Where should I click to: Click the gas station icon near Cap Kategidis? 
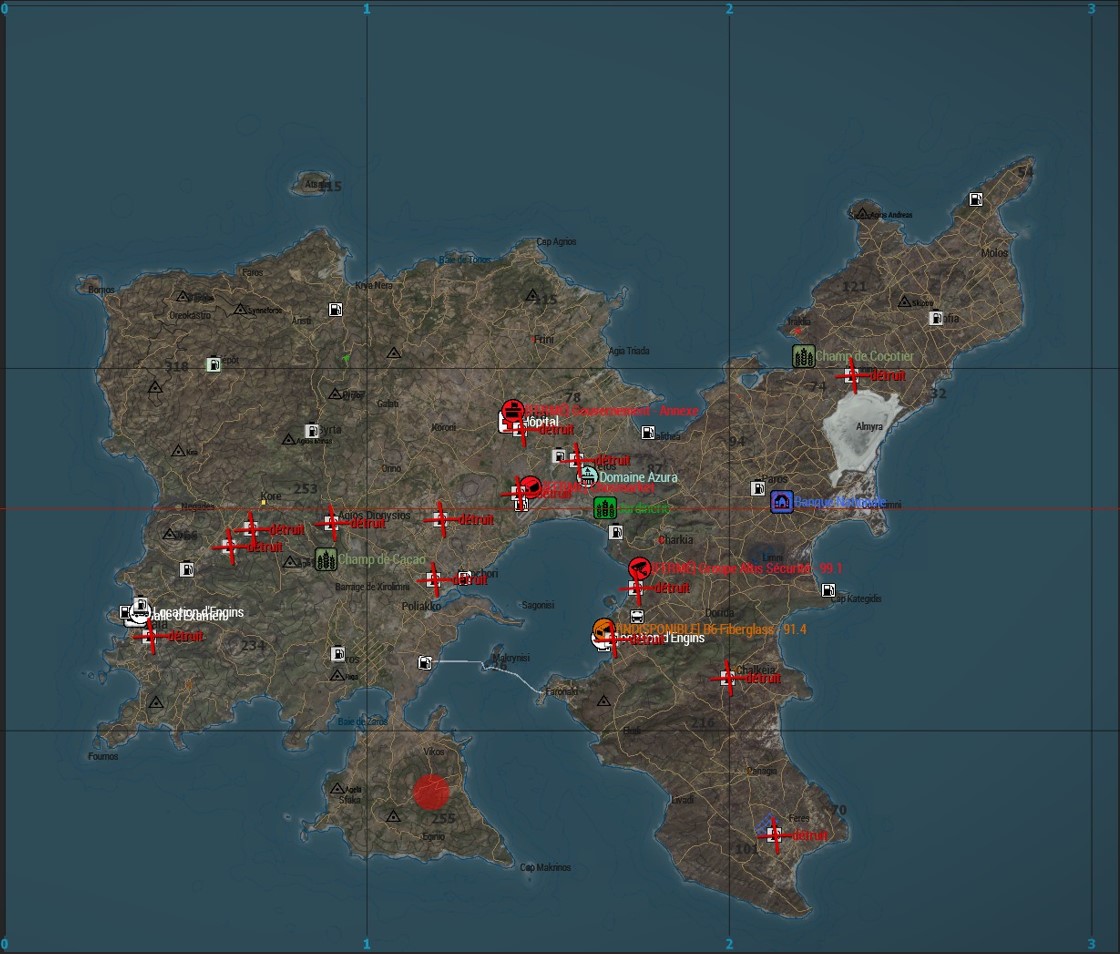[x=828, y=590]
